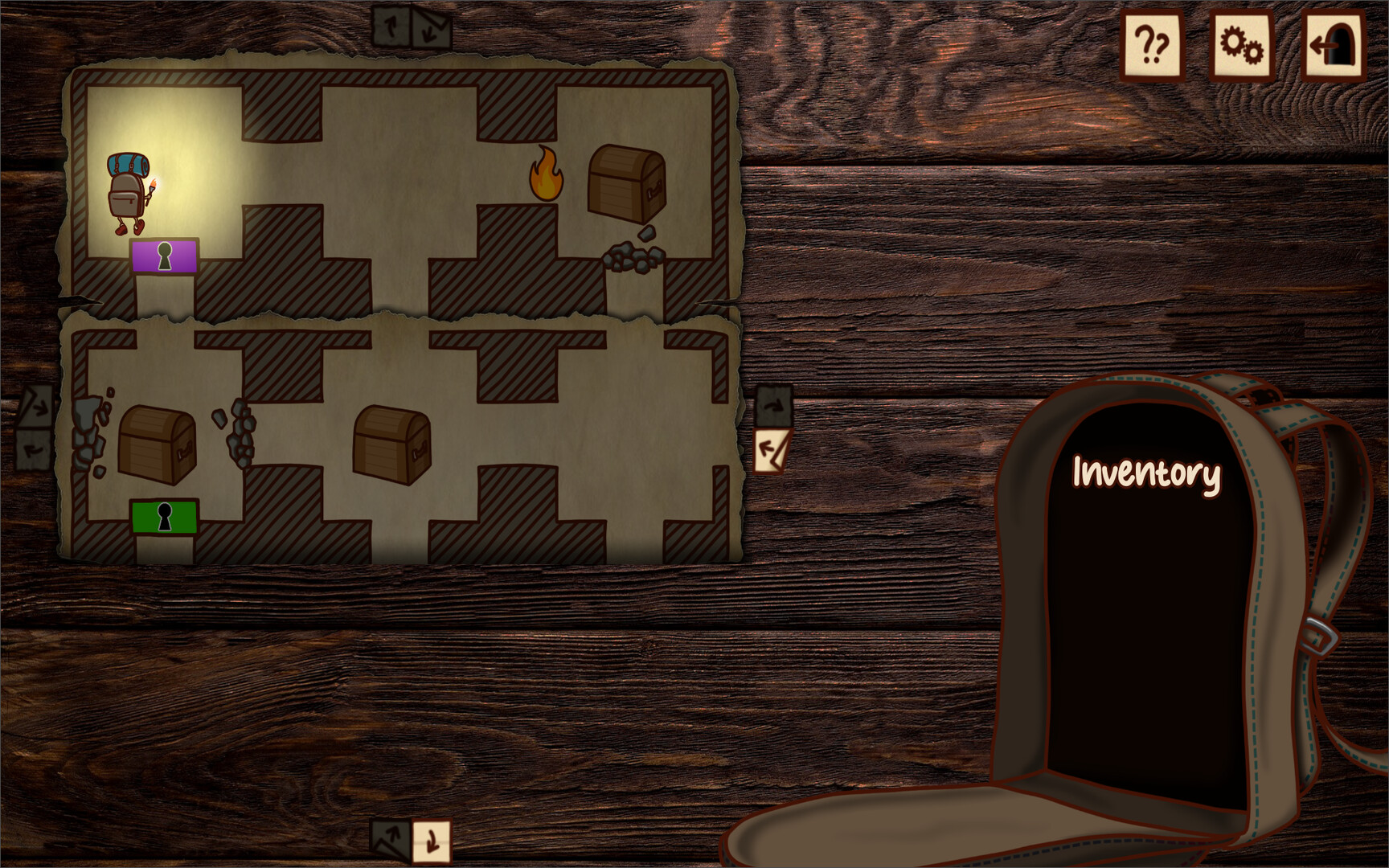
Task: Click the left arrow tile below the map
Action: coord(389,840)
